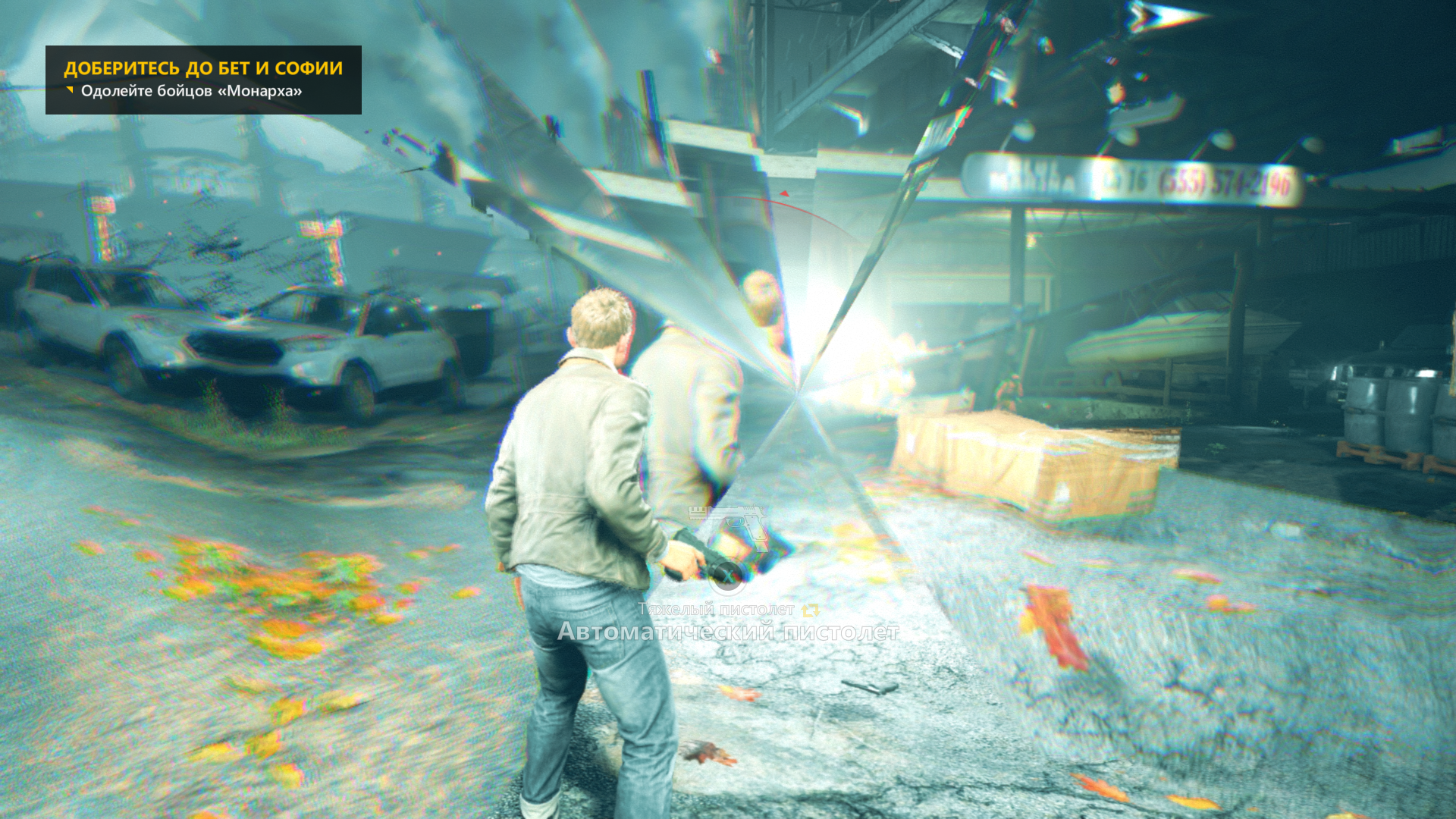Choose the Тяжелый пистолет weapon label

click(x=716, y=609)
